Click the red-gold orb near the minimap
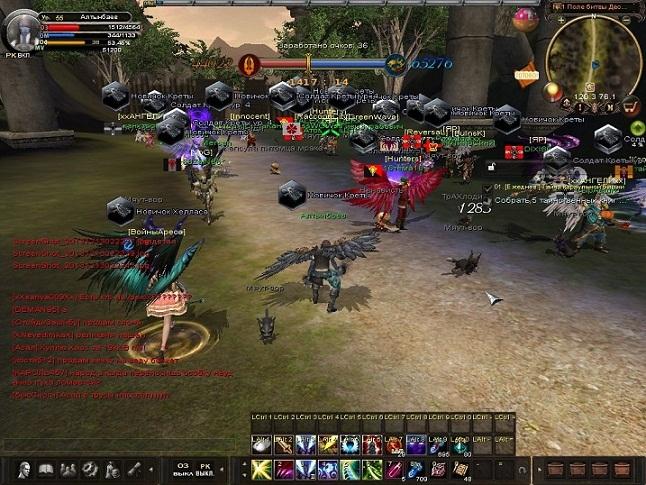The width and height of the screenshot is (646, 485). pyautogui.click(x=551, y=92)
